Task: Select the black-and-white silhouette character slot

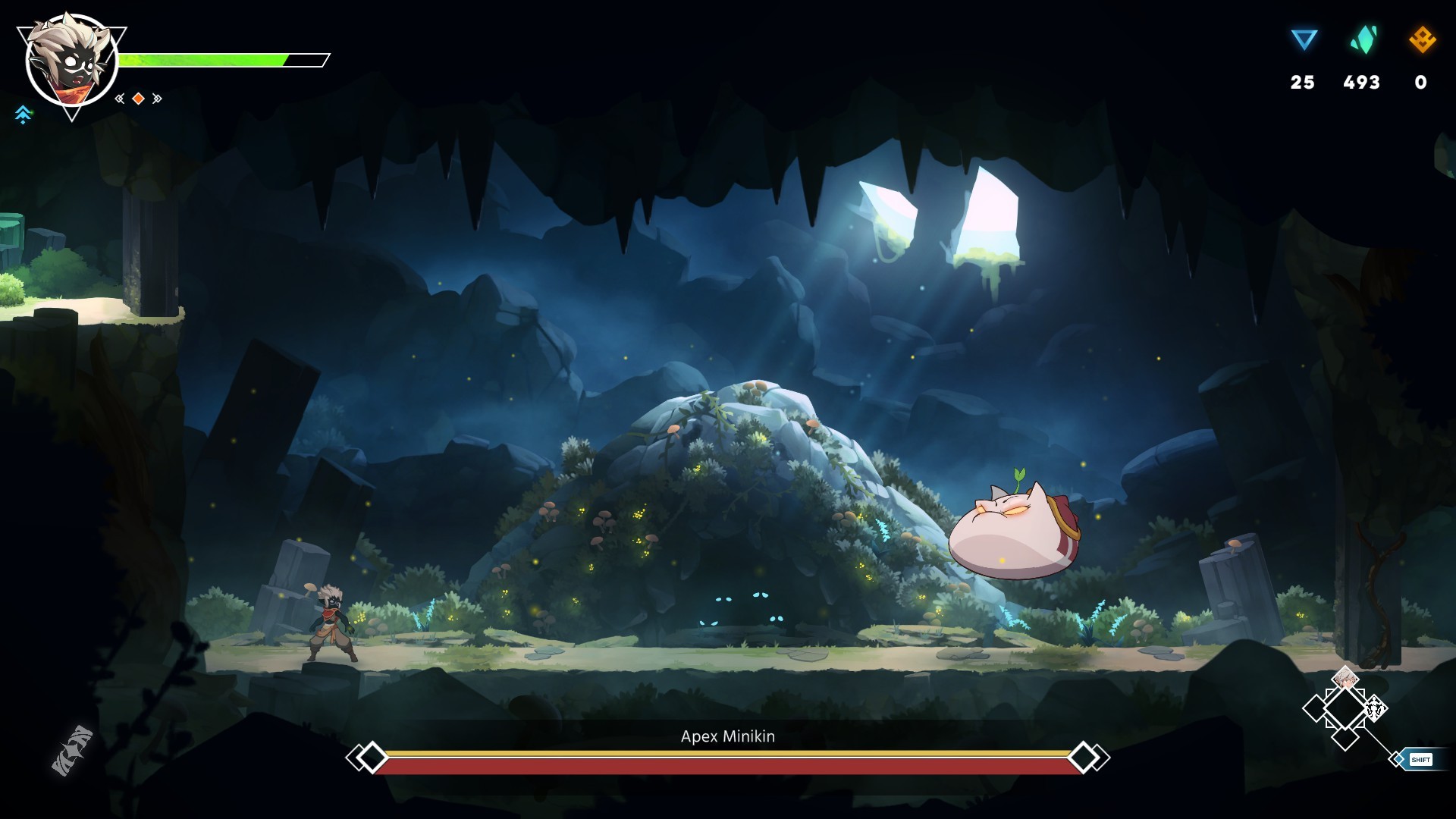Action: point(1375,709)
